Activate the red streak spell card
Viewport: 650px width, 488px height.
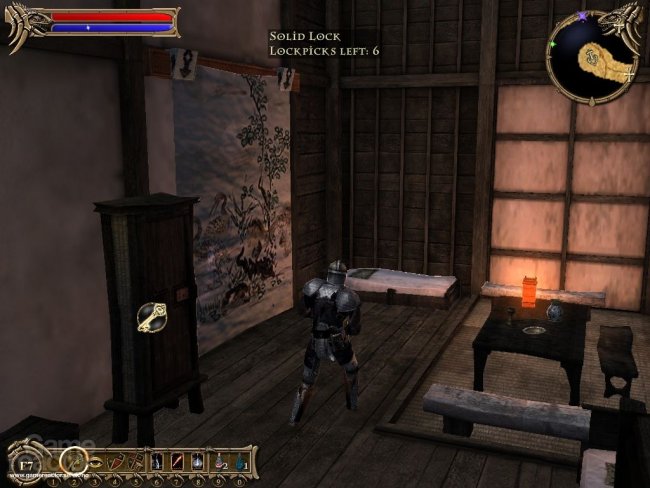pos(177,461)
